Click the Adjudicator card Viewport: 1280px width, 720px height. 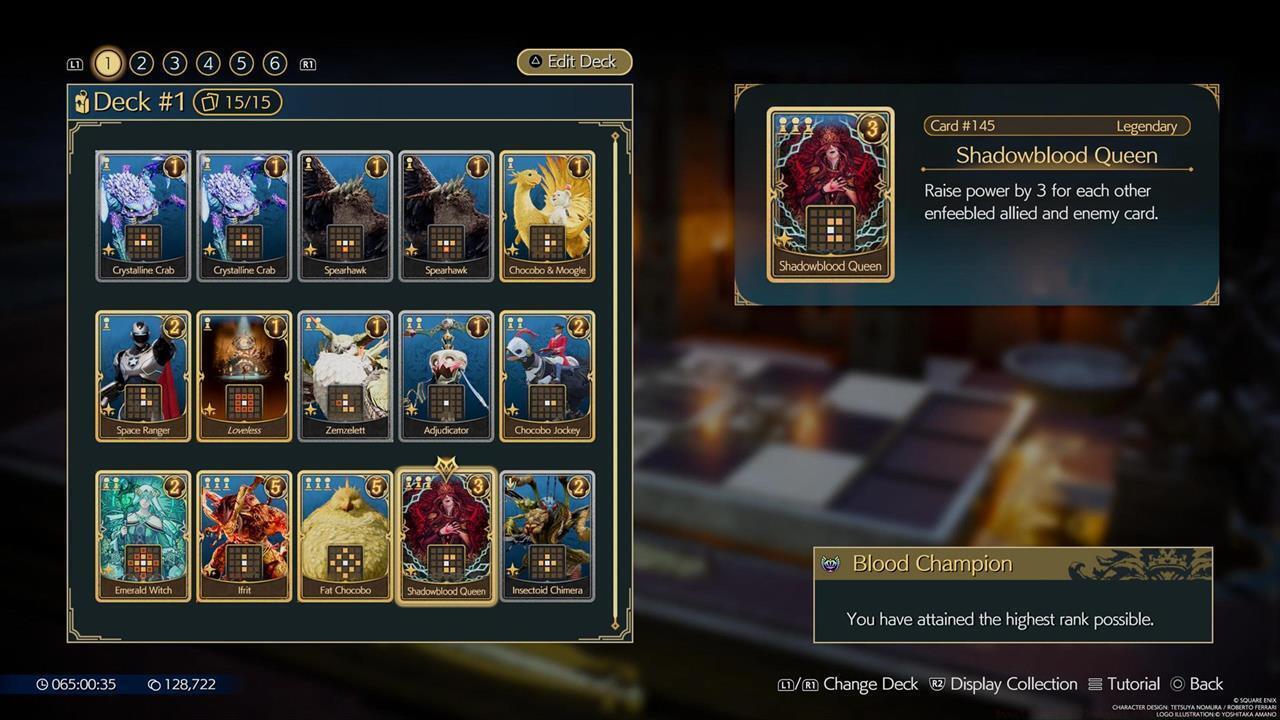point(446,375)
